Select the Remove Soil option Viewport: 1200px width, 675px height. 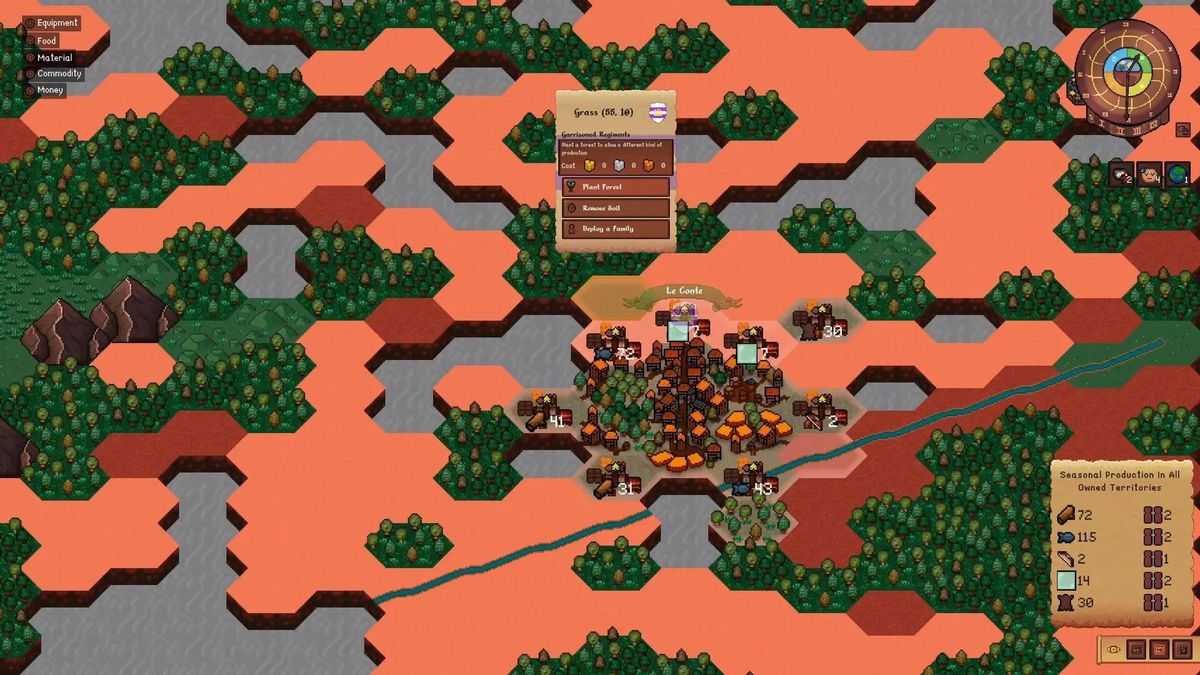614,208
